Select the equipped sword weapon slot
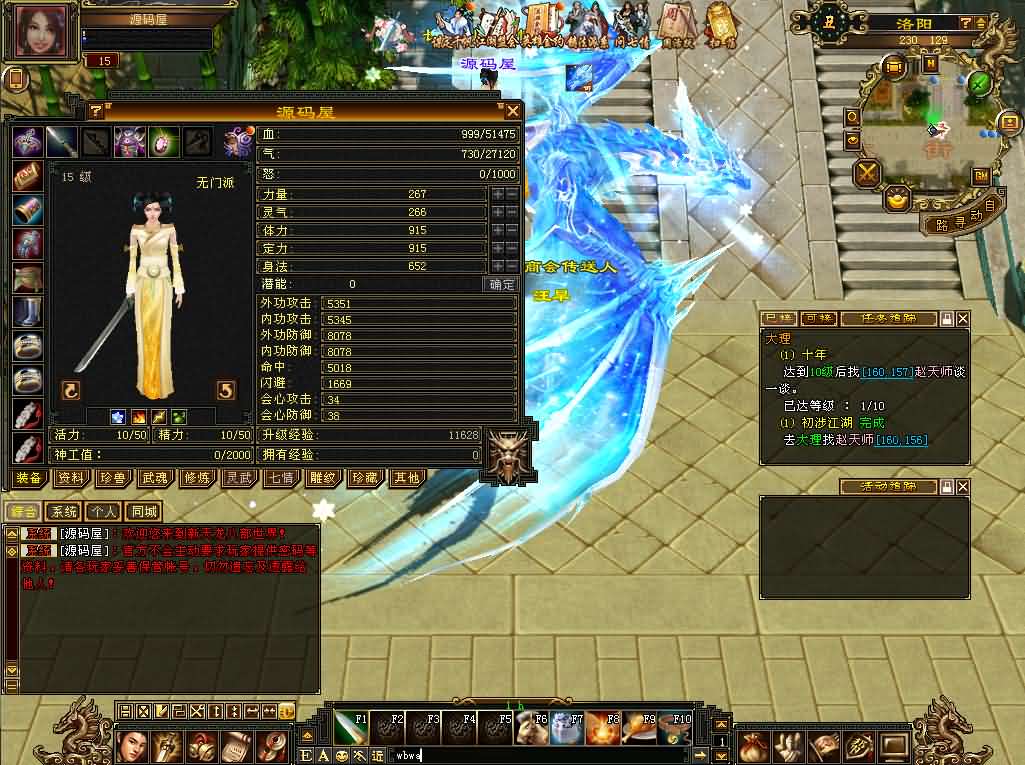The image size is (1025, 765). pyautogui.click(x=62, y=142)
